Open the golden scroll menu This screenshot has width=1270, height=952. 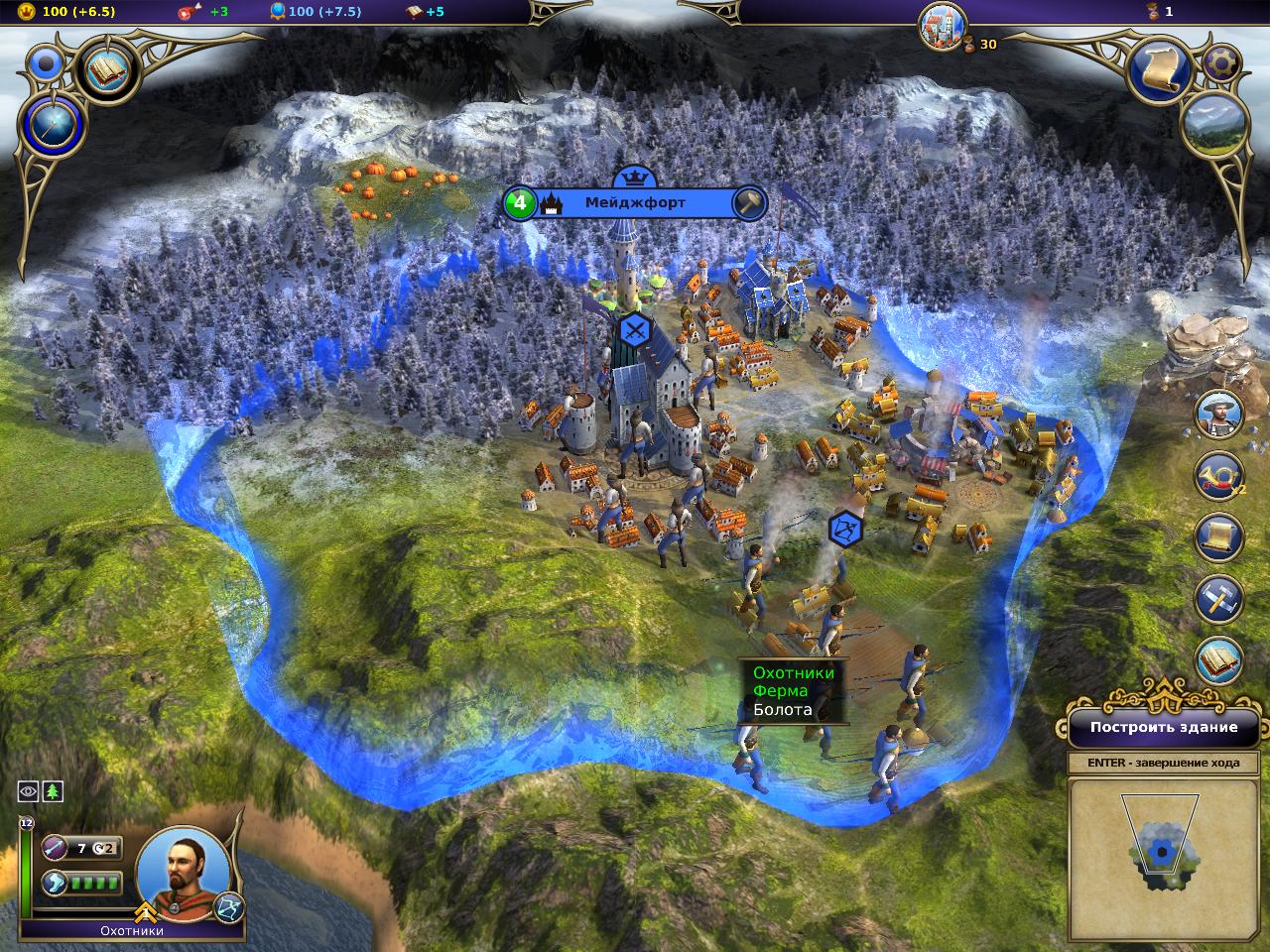(x=1159, y=66)
